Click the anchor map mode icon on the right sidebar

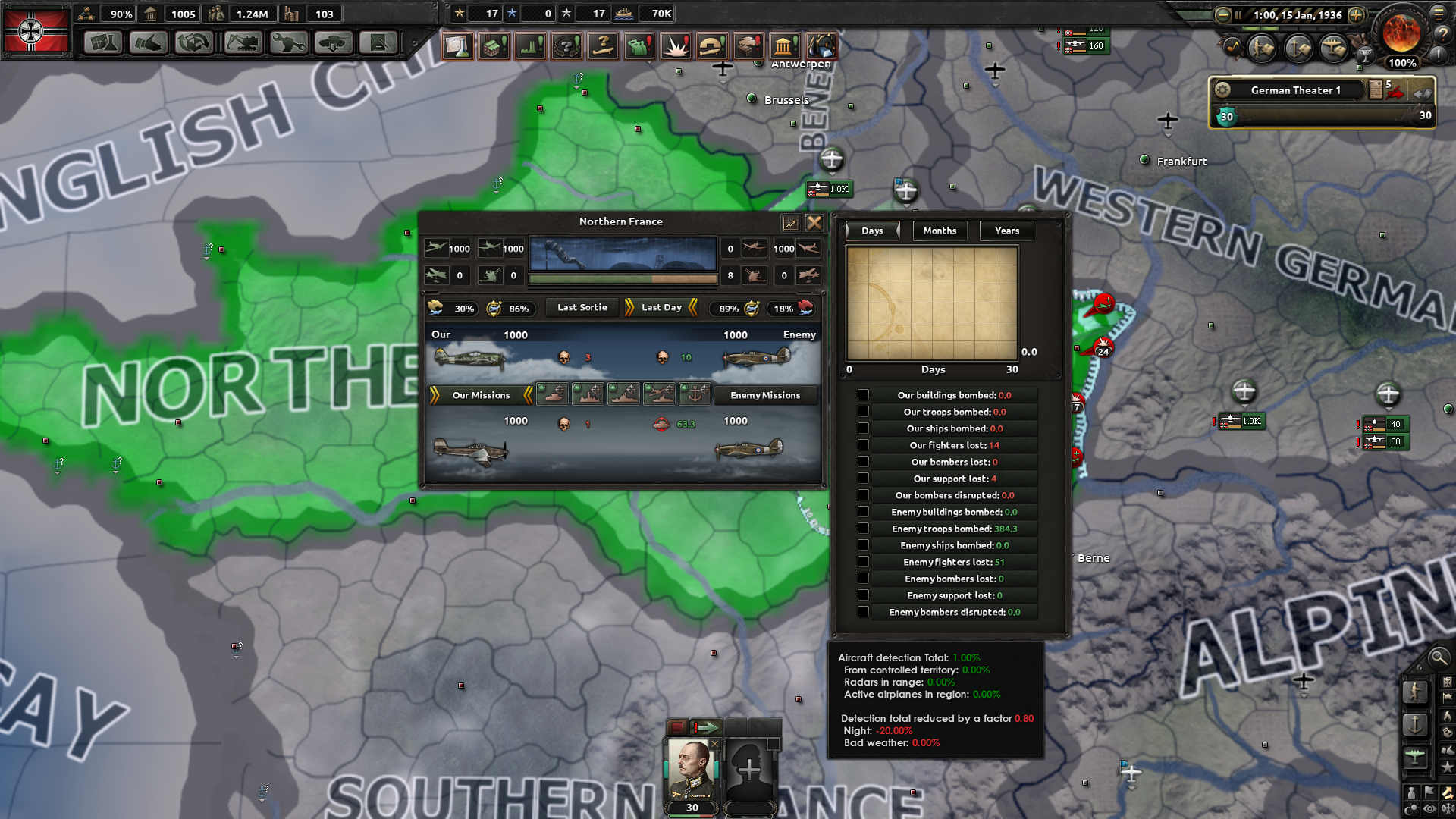pos(1415,725)
